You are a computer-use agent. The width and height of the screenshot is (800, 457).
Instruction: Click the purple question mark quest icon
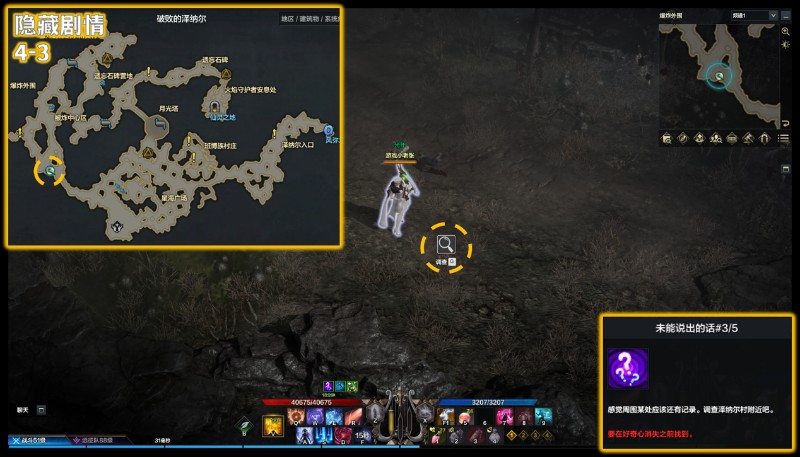tap(627, 369)
